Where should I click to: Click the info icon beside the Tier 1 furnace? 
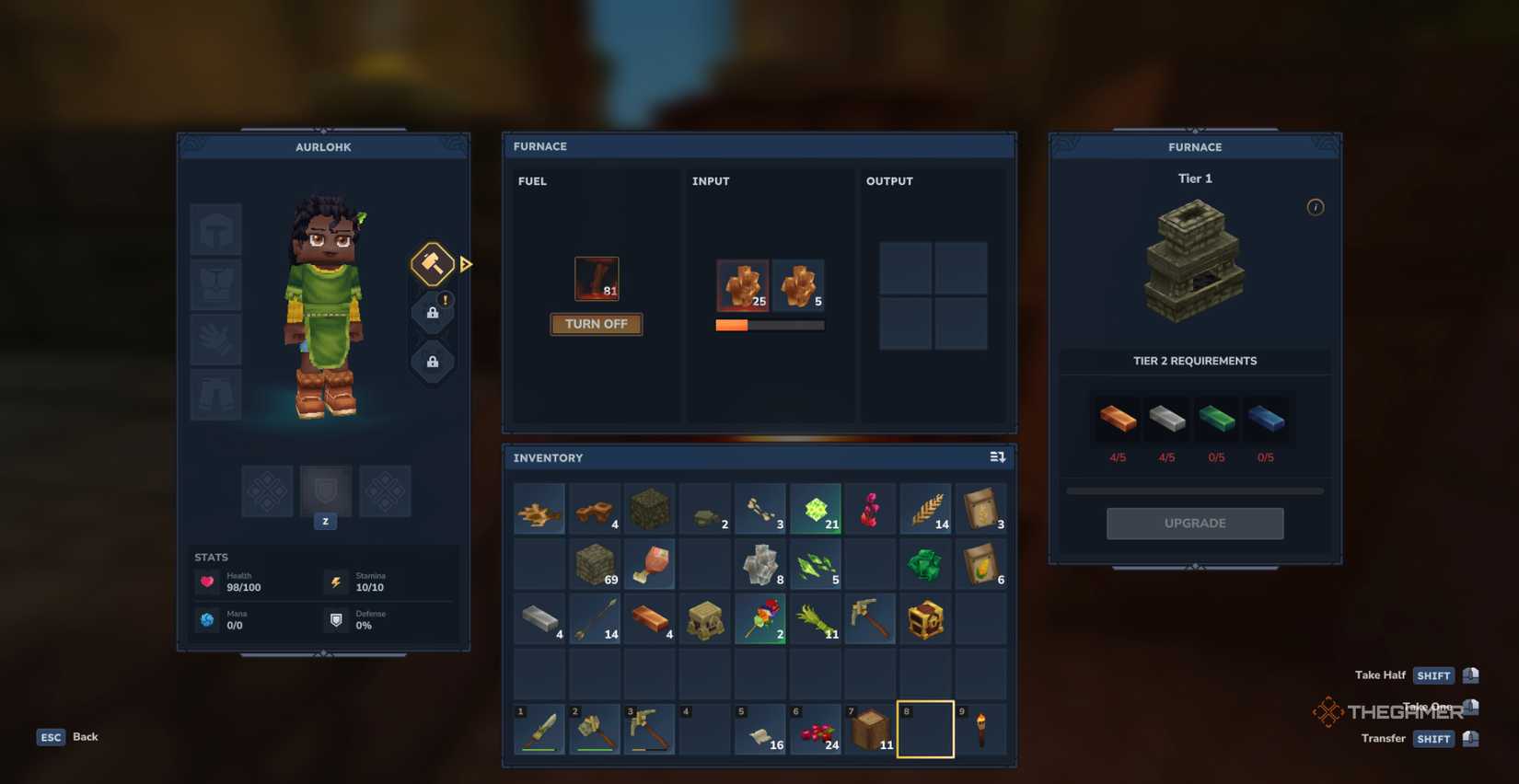(1316, 207)
